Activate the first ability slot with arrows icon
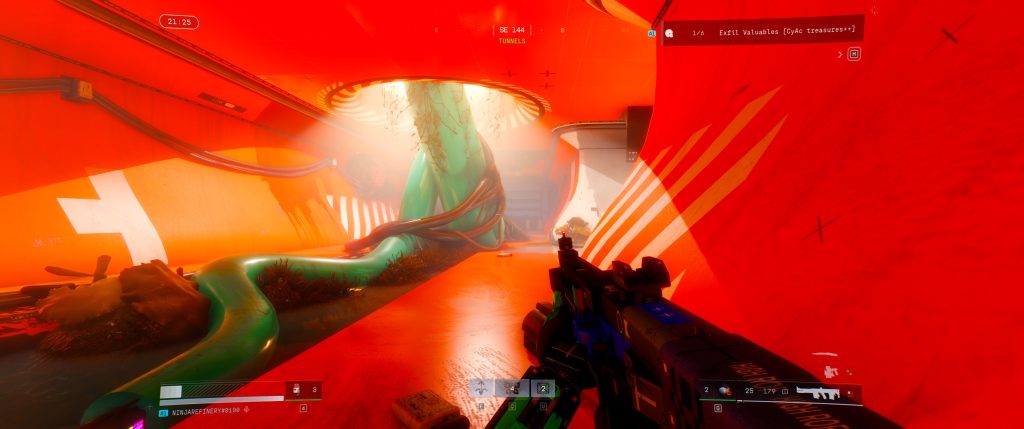Image resolution: width=1024 pixels, height=429 pixels. [483, 388]
